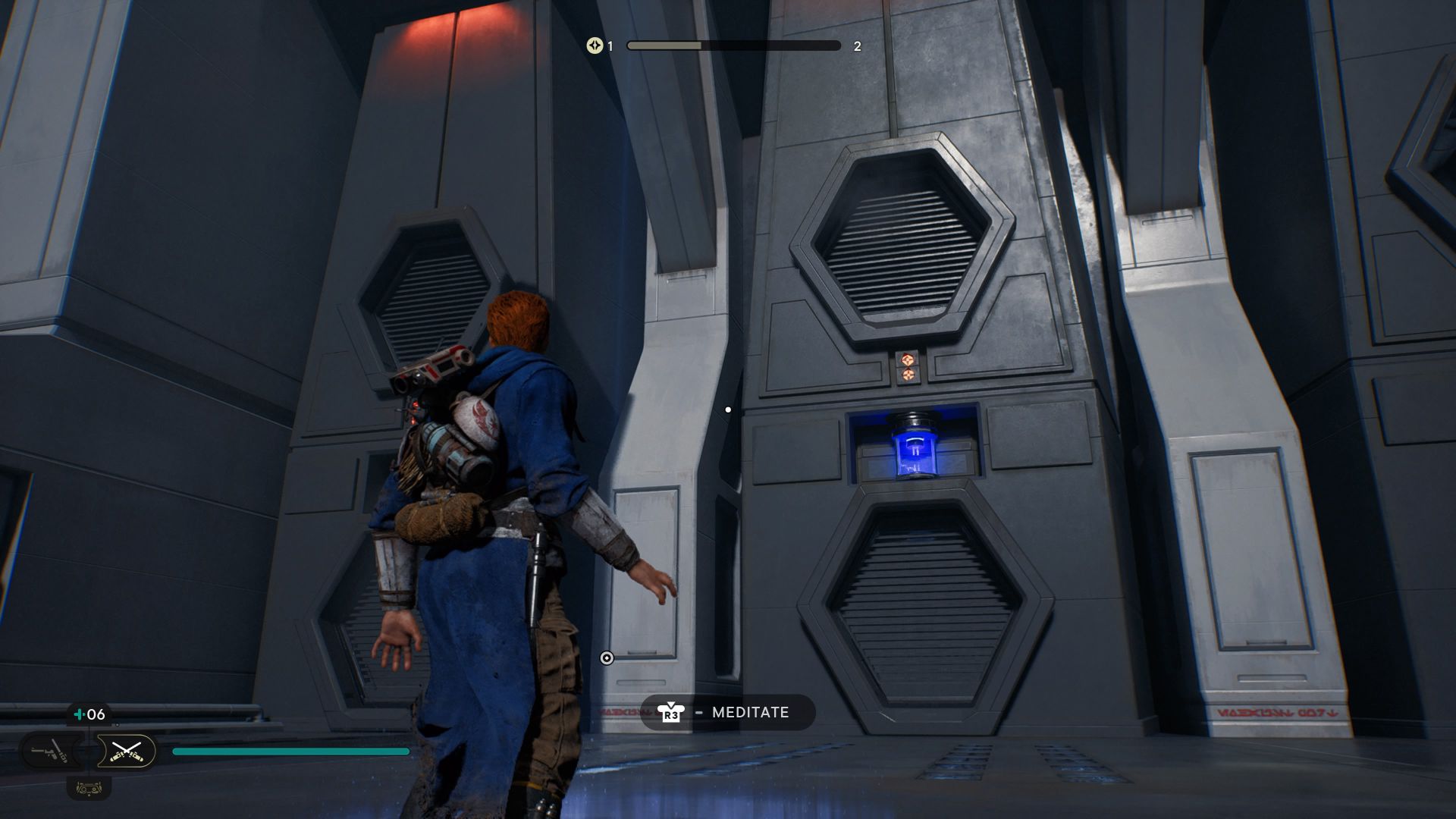Image resolution: width=1456 pixels, height=819 pixels.
Task: Click the blaster weapon slot icon
Action: click(51, 750)
